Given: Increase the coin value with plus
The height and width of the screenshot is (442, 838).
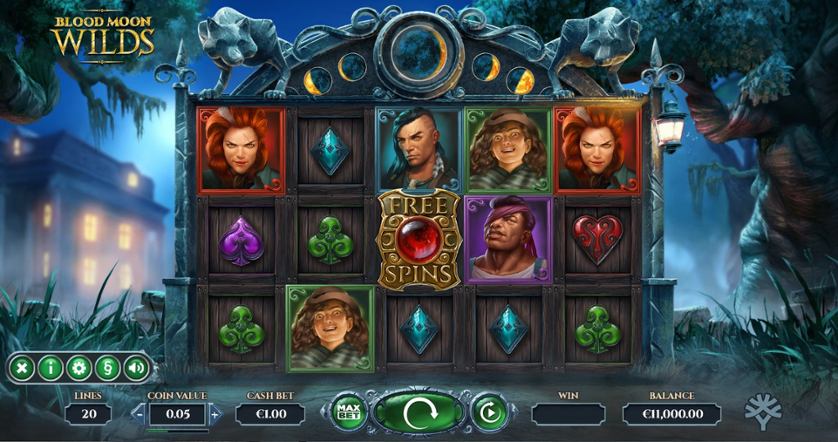Looking at the screenshot, I should tap(215, 414).
